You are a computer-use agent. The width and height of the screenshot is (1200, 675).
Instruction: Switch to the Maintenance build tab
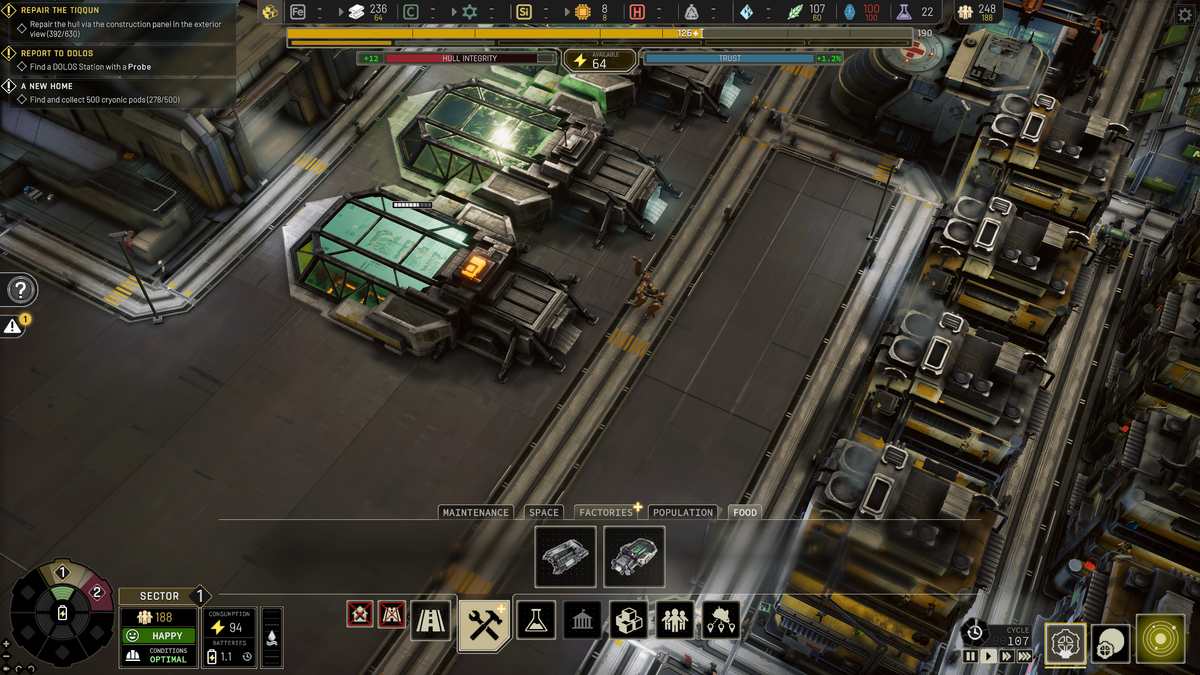coord(476,512)
